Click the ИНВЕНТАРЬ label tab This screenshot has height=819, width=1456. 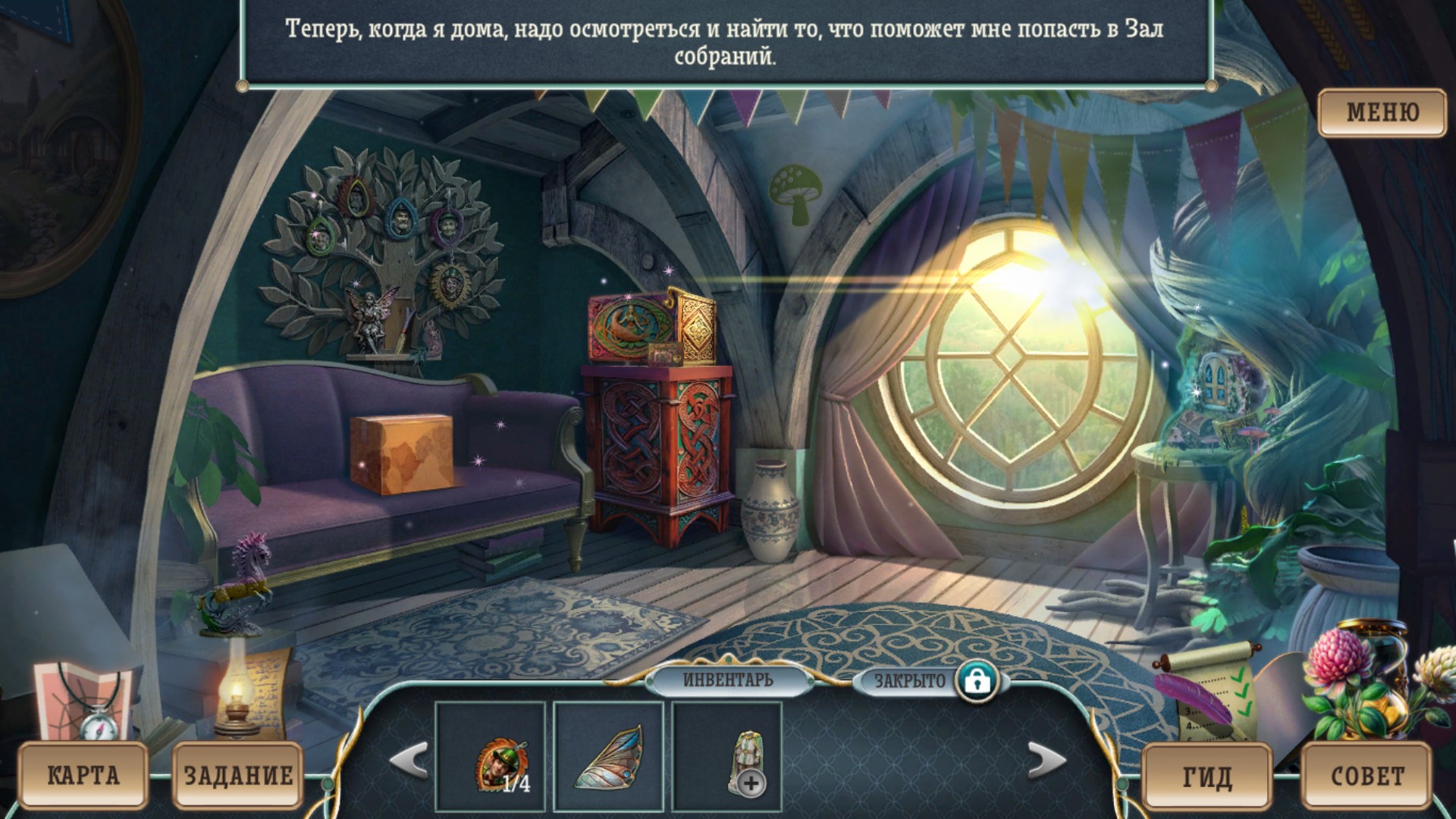point(728,679)
